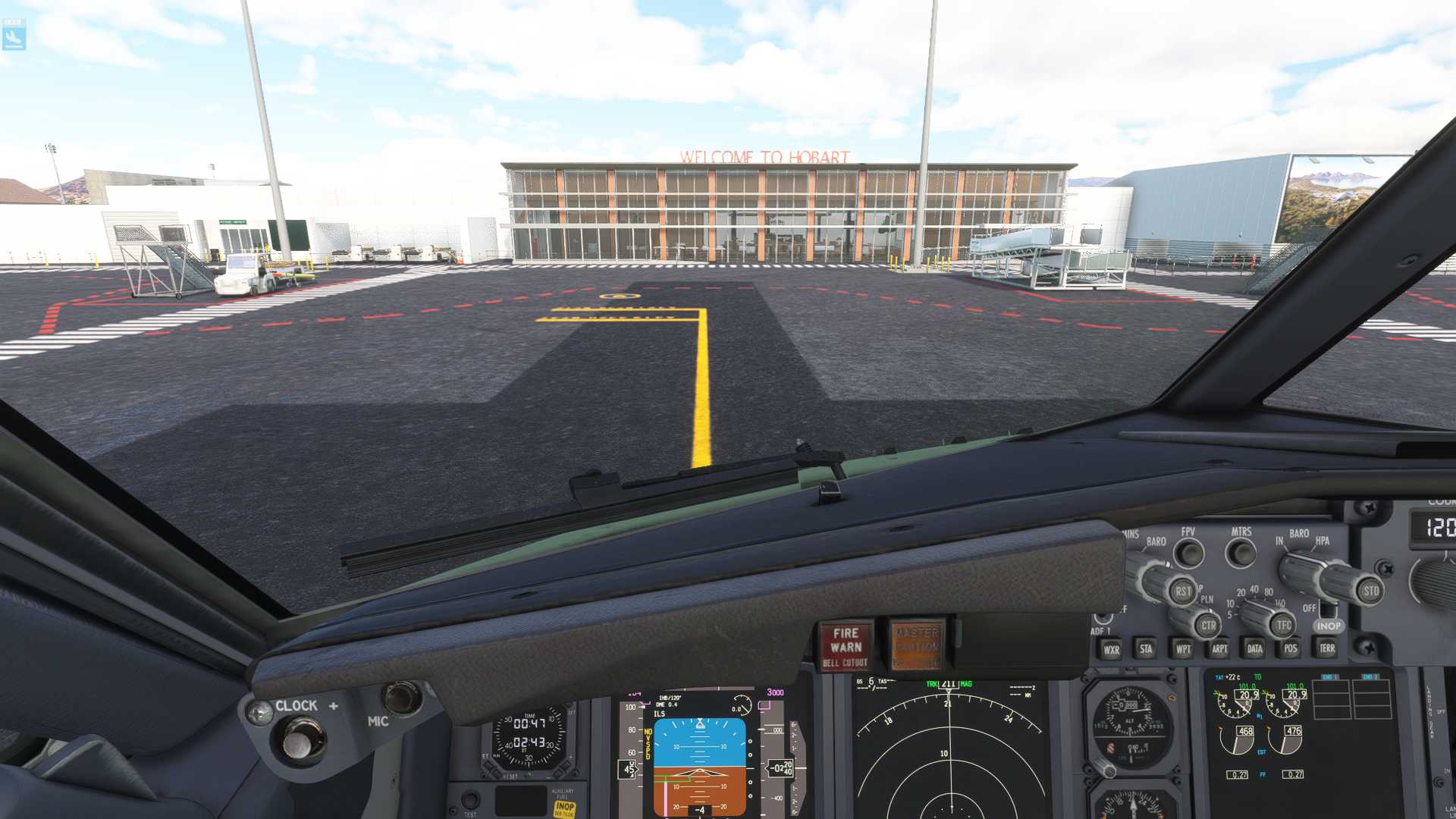Click the gear status icon in the corner
The height and width of the screenshot is (819, 1456).
[14, 35]
